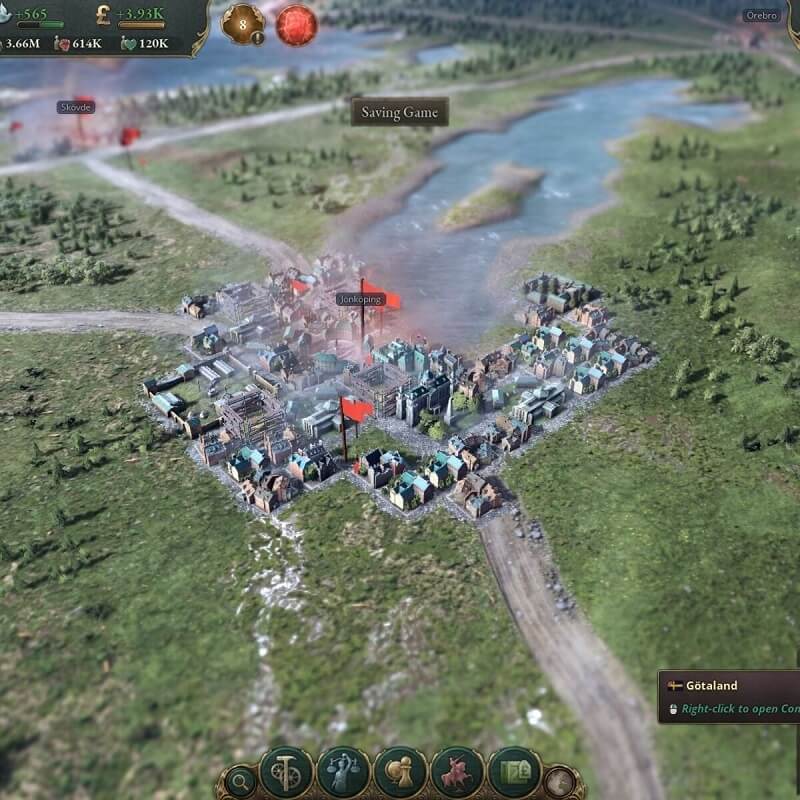Open the Political lens with Lady Justice statue
800x800 pixels.
[343, 772]
